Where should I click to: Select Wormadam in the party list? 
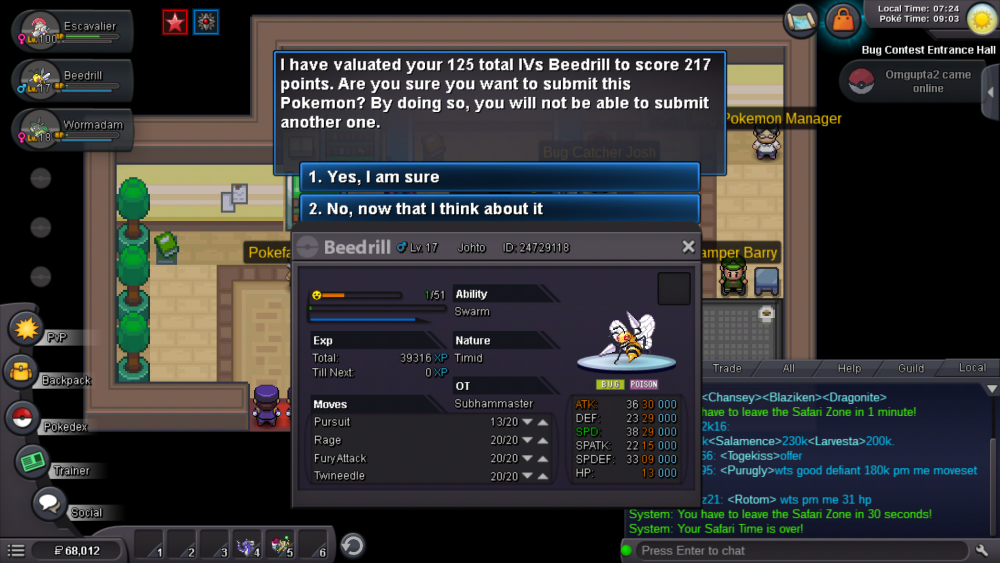(70, 128)
